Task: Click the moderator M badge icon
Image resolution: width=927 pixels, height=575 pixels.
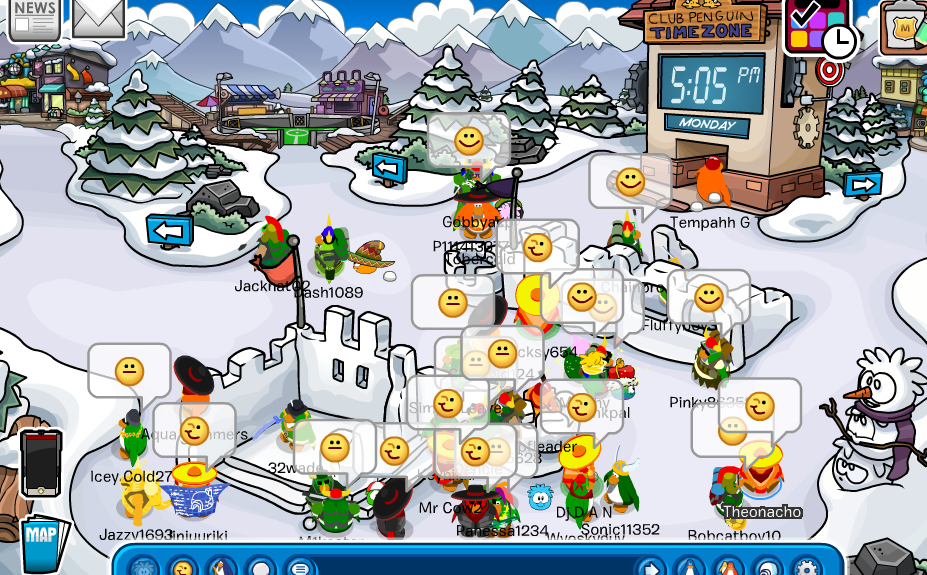Action: pos(905,25)
